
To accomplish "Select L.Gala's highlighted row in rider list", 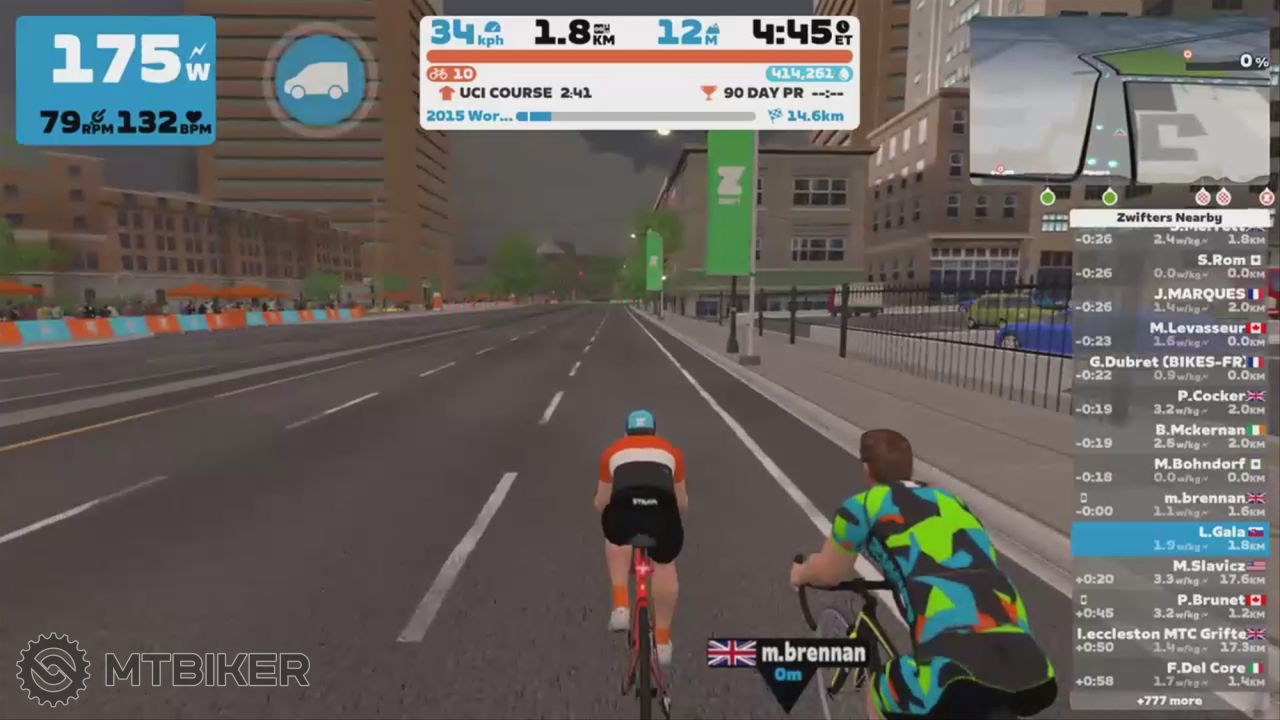I will tap(1170, 539).
